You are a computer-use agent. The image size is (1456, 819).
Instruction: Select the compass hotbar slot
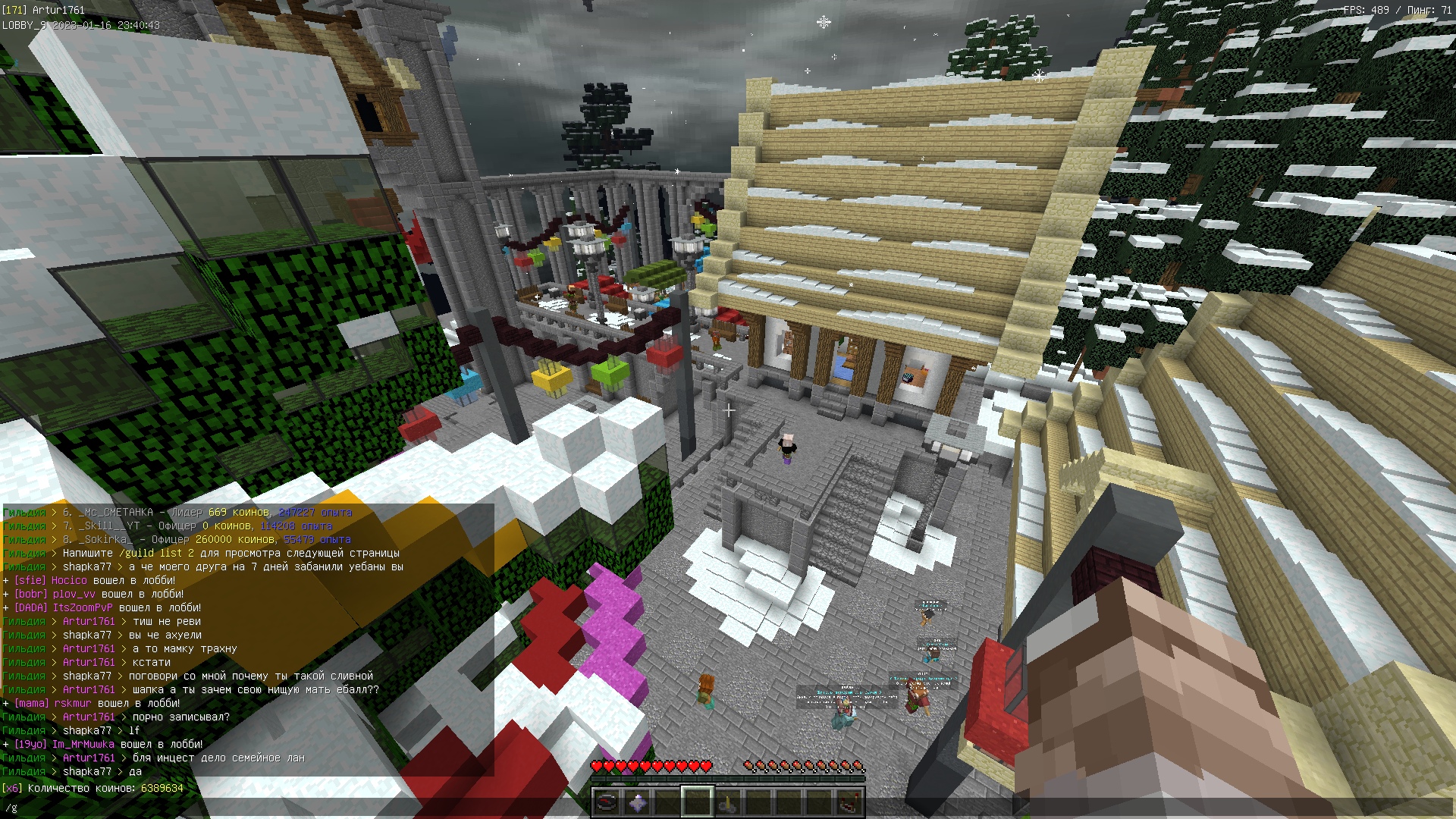[607, 801]
